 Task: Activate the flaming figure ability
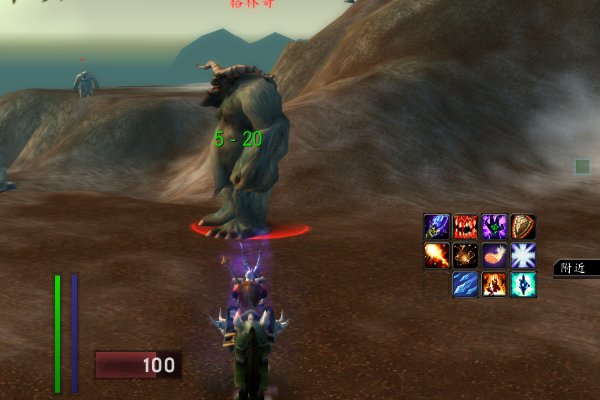tap(494, 284)
